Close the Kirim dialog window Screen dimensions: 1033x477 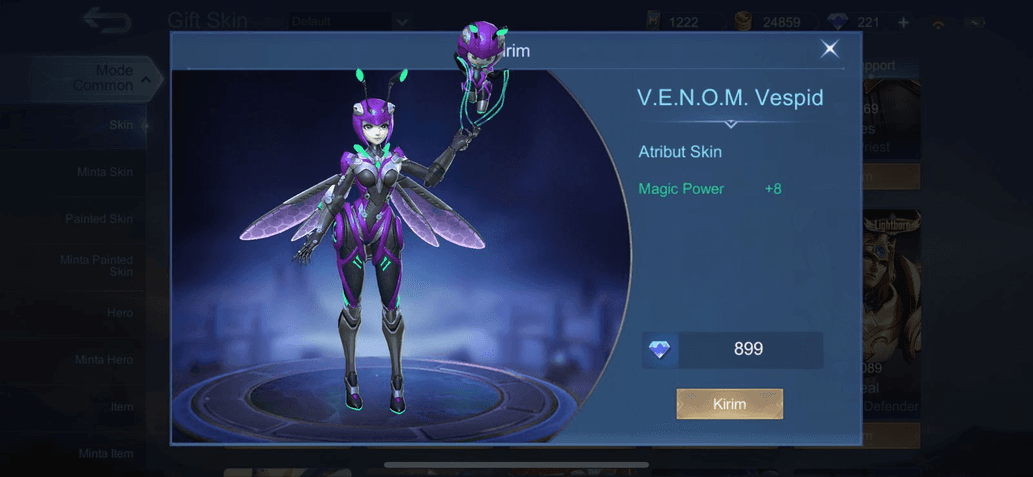(829, 49)
